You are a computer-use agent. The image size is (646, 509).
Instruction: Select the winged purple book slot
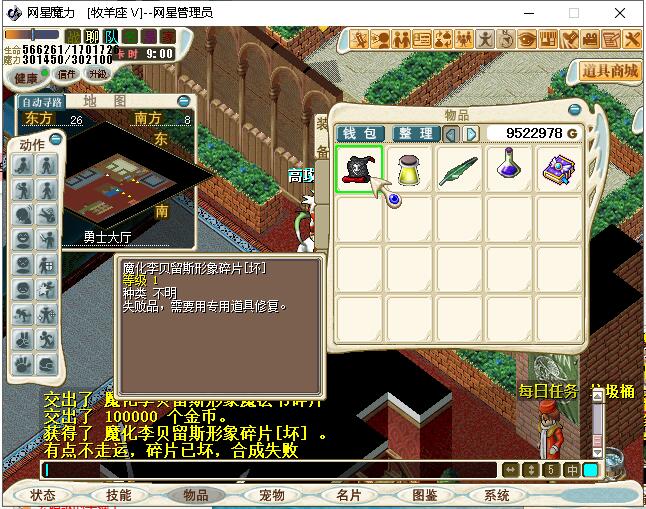(x=559, y=169)
